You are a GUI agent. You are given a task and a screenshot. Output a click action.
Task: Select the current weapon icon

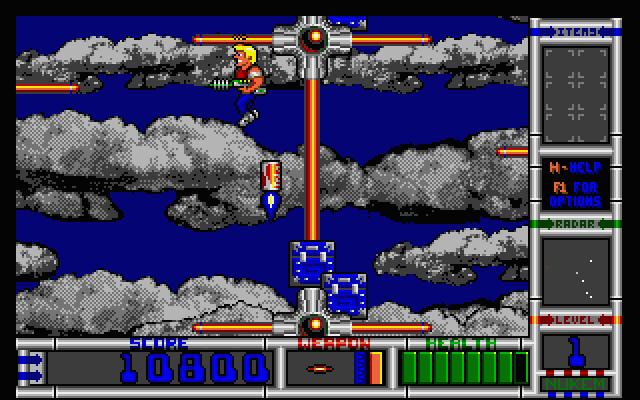(x=322, y=368)
